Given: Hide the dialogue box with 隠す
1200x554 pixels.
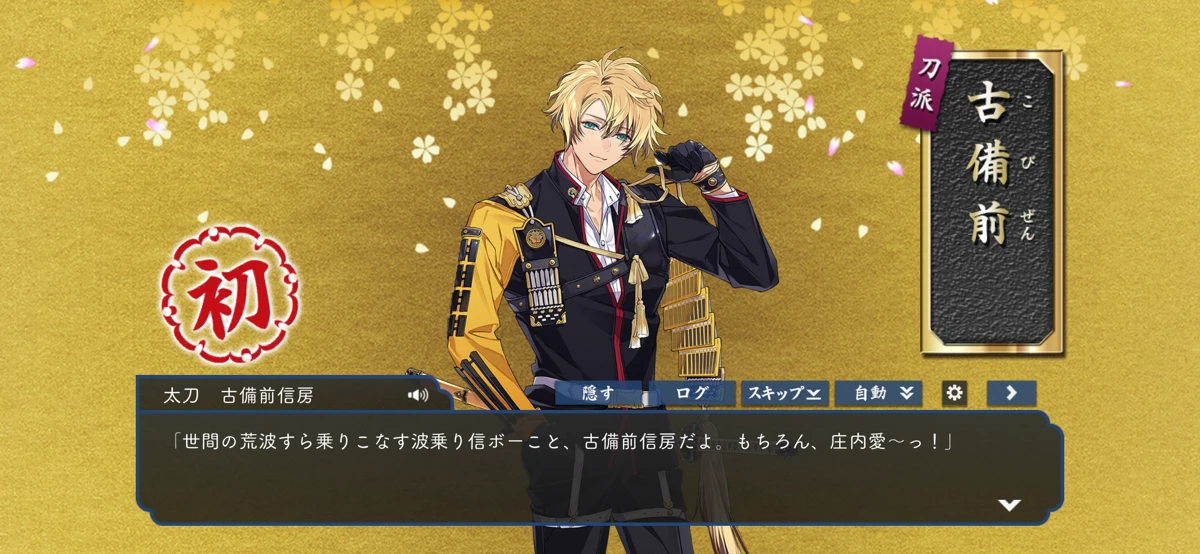Looking at the screenshot, I should pyautogui.click(x=598, y=393).
